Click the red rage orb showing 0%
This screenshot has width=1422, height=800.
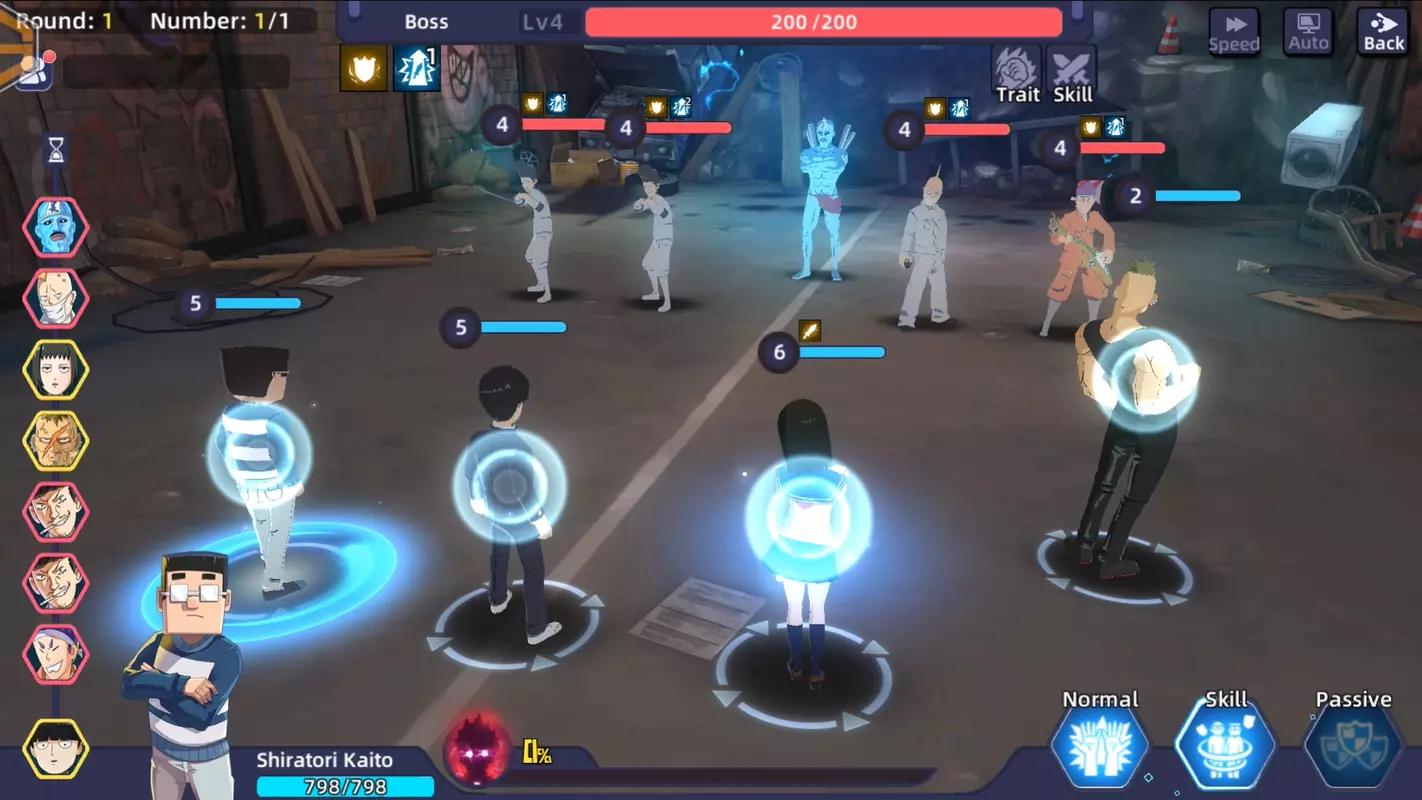[477, 754]
